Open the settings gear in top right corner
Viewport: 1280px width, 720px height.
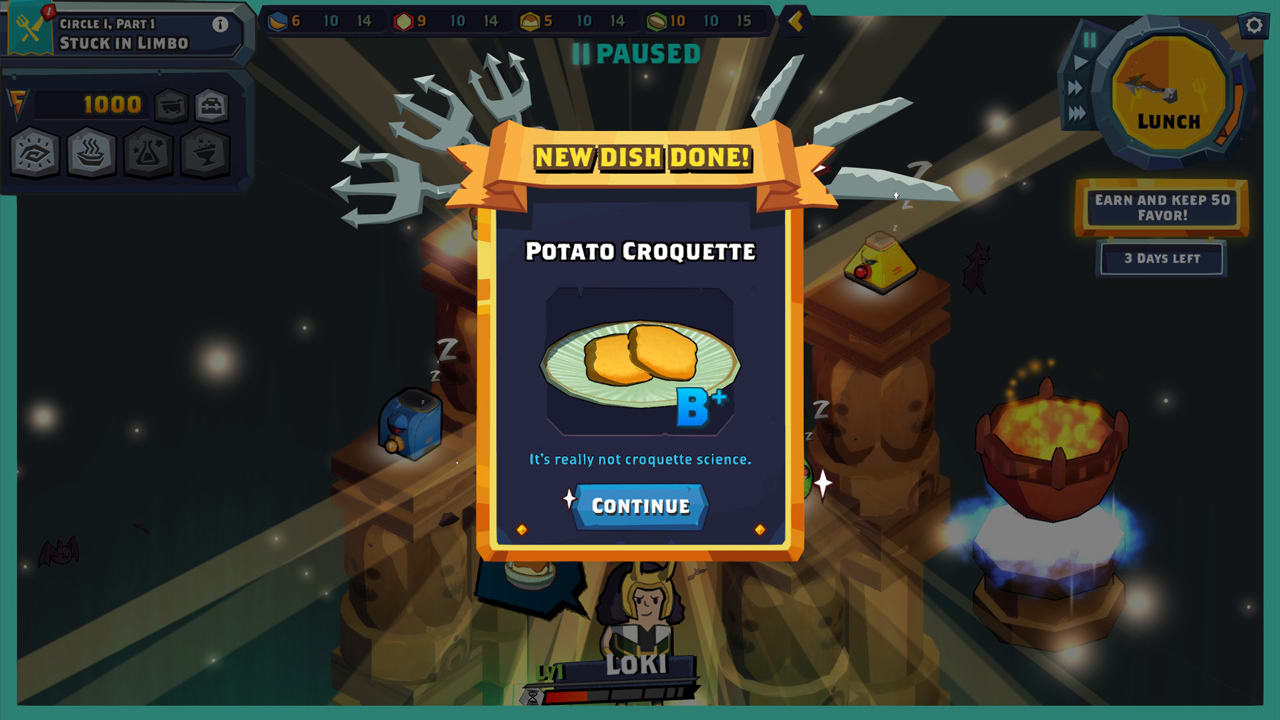[x=1254, y=25]
